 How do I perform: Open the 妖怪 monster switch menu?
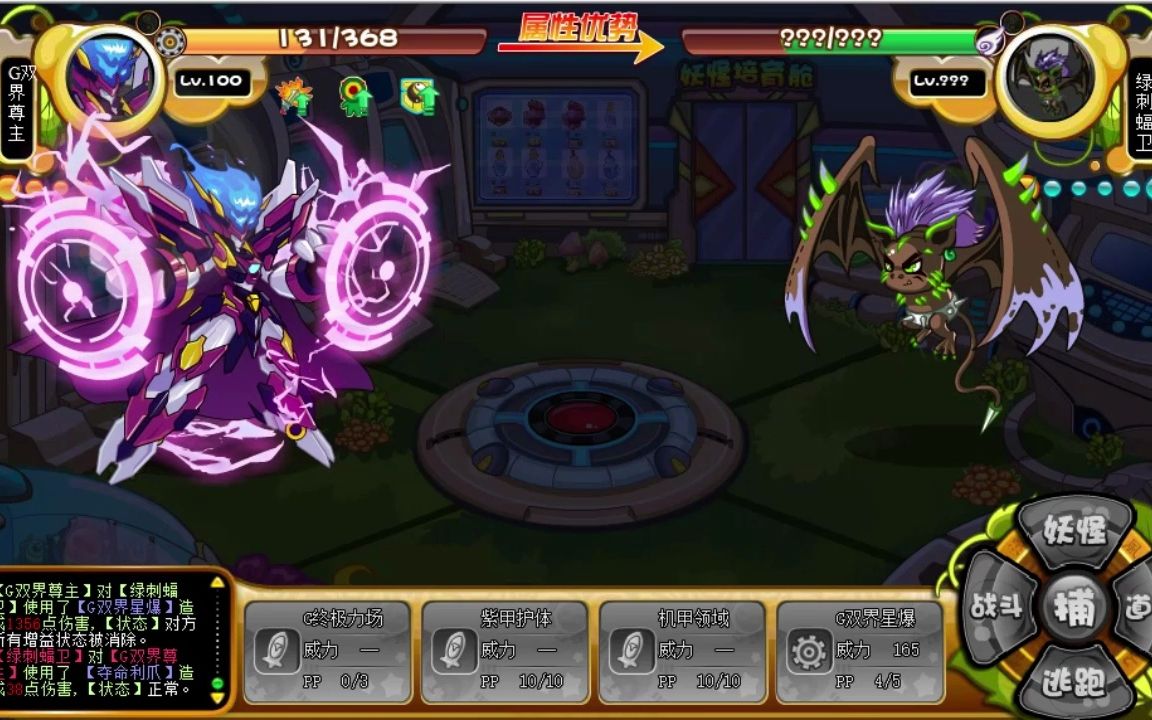tap(1075, 529)
